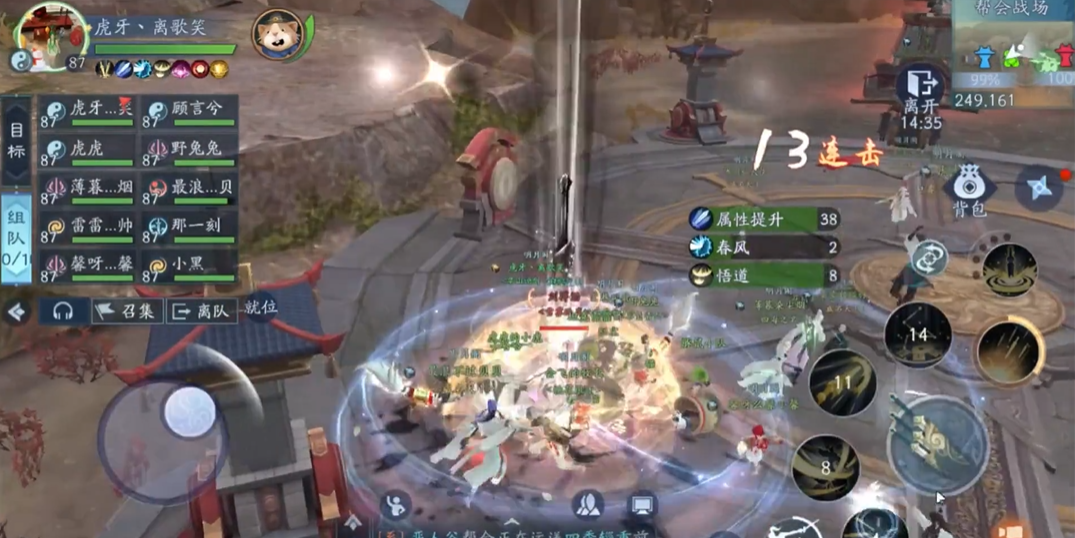This screenshot has height=538, width=1075.
Task: Open the player's own portrait
Action: [x=52, y=36]
